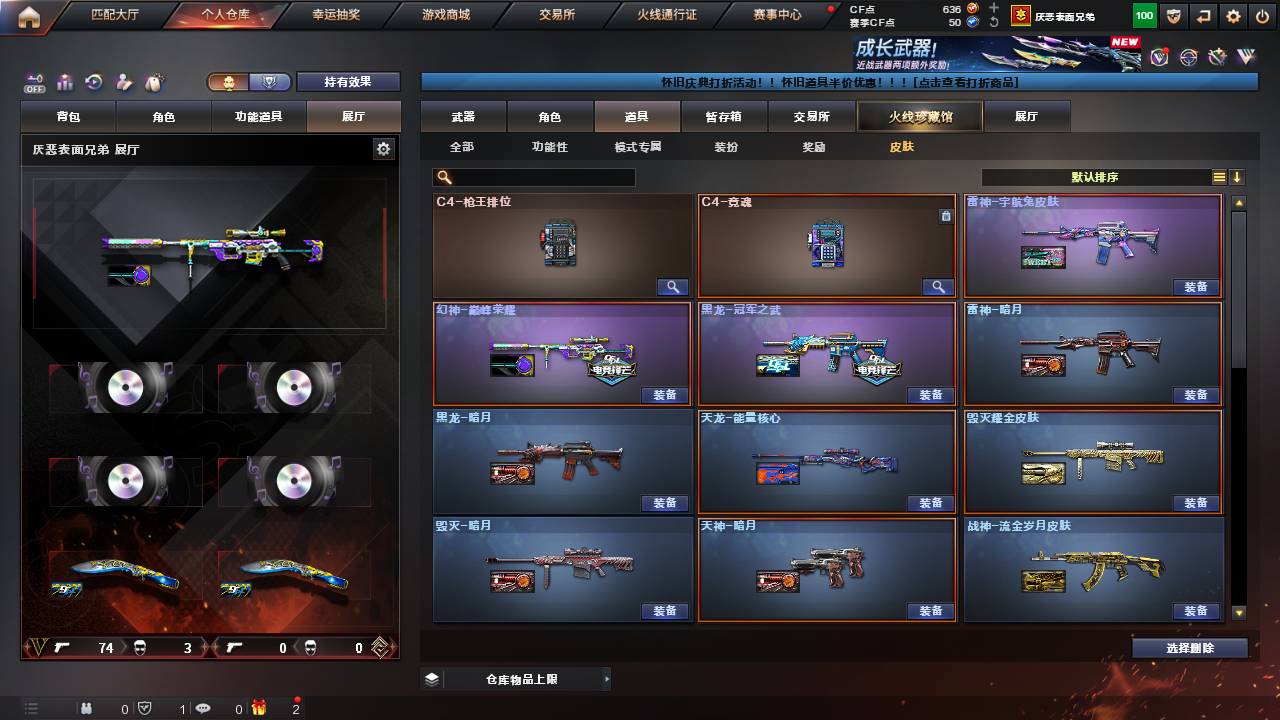Click the switch-account arrow icon near the gear
This screenshot has width=1280, height=720.
pyautogui.click(x=1204, y=15)
